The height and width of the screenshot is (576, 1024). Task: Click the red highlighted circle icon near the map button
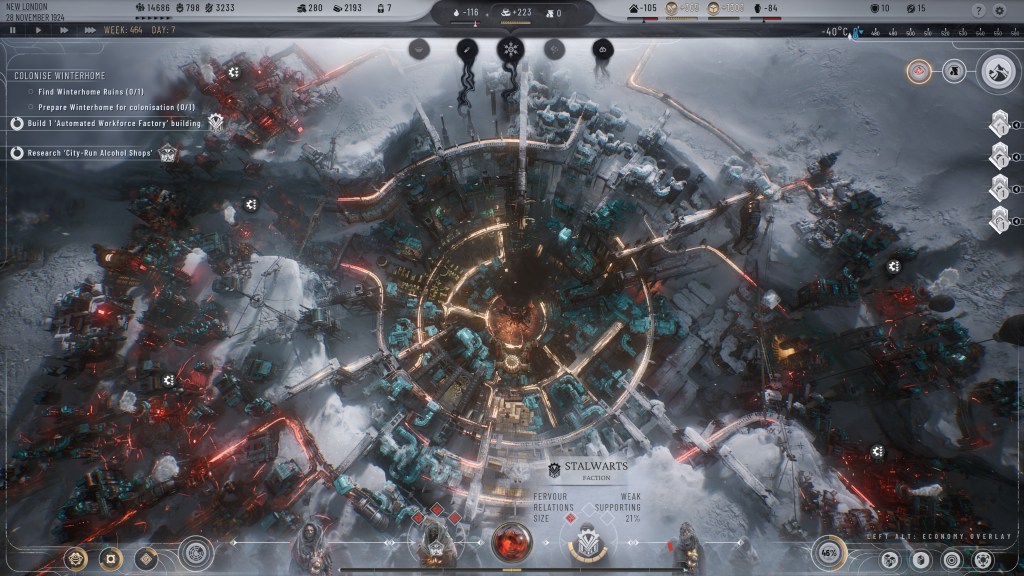point(919,71)
